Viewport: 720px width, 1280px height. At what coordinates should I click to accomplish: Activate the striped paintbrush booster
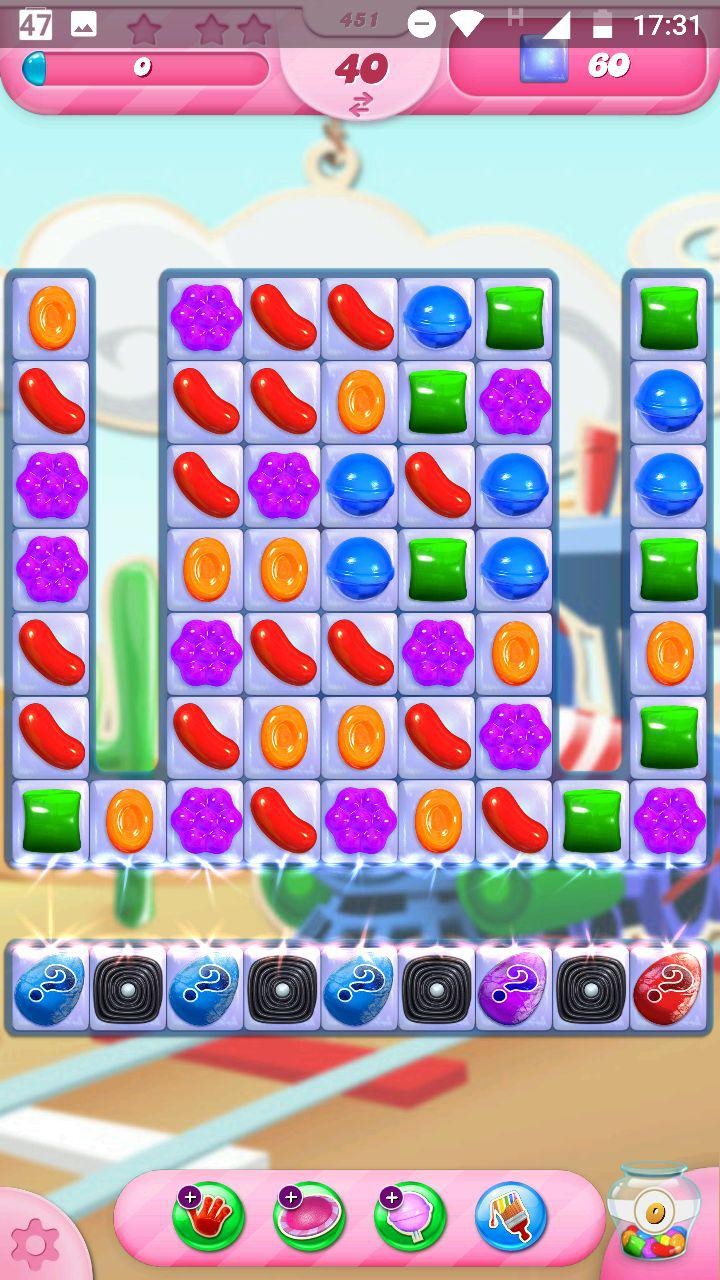[x=511, y=1217]
